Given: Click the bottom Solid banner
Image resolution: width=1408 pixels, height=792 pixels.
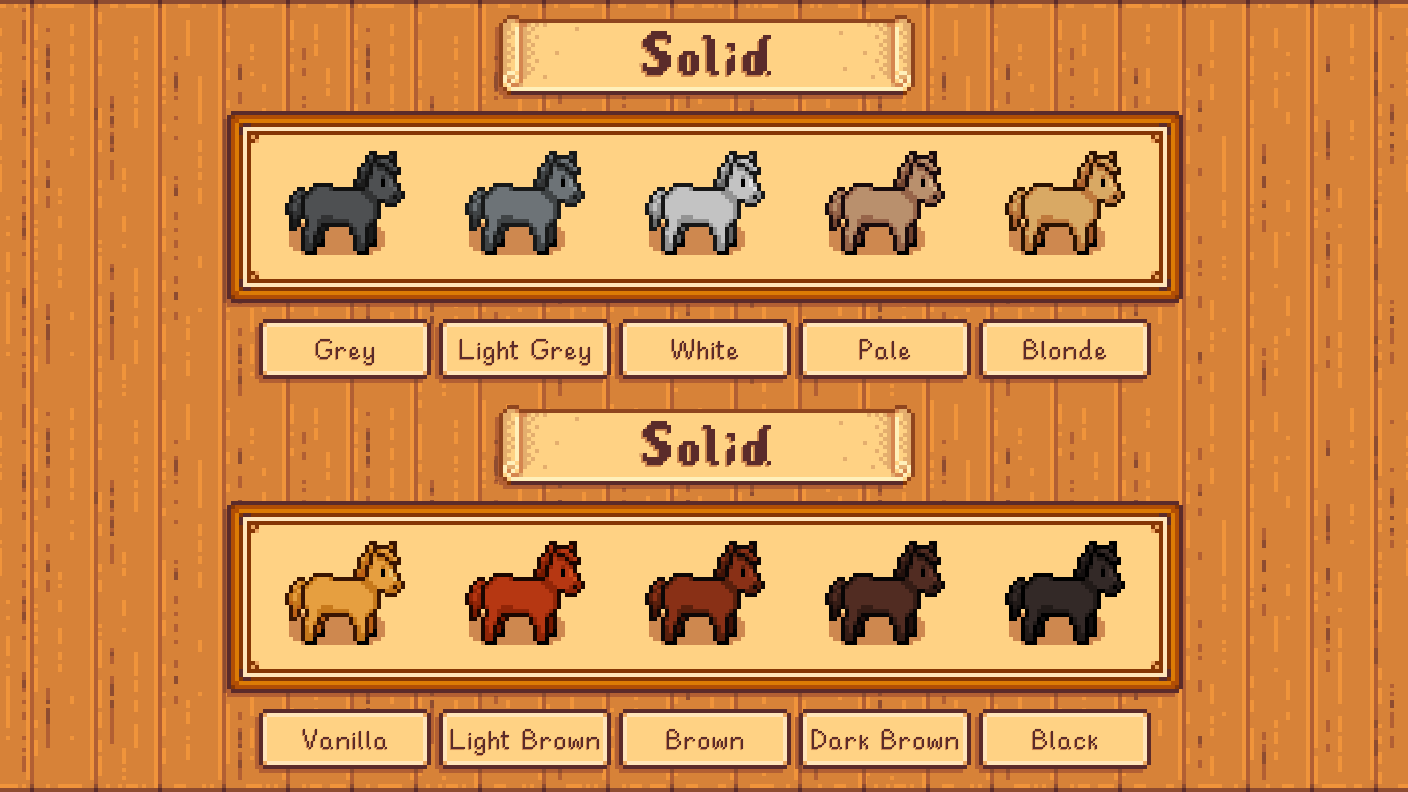Looking at the screenshot, I should coord(704,445).
